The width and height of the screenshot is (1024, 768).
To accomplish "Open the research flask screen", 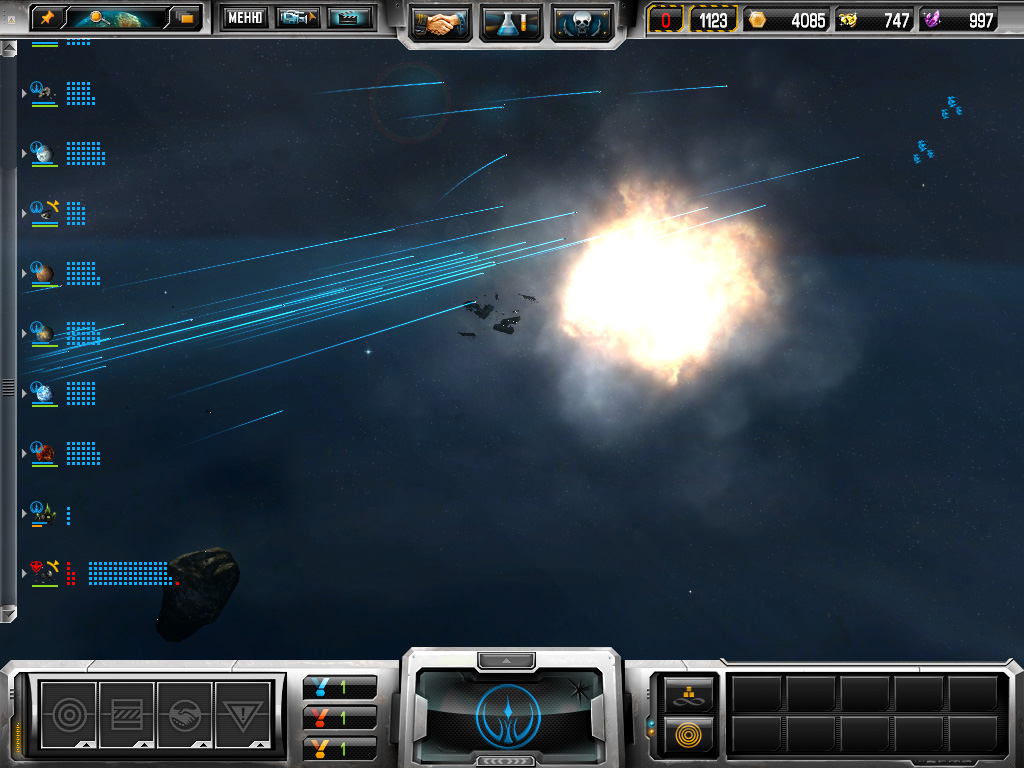I will [x=511, y=22].
